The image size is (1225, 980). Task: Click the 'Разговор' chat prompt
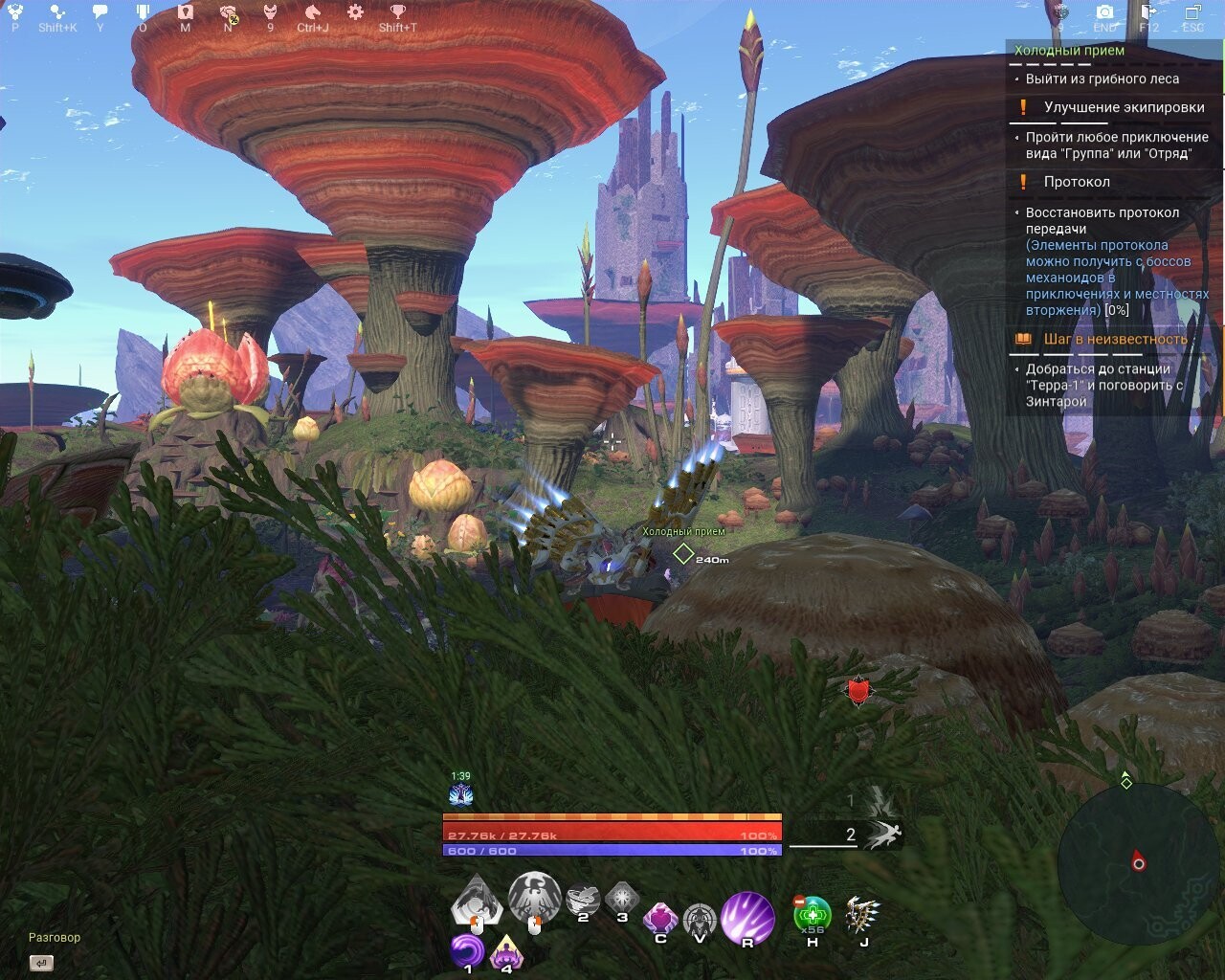pyautogui.click(x=55, y=938)
